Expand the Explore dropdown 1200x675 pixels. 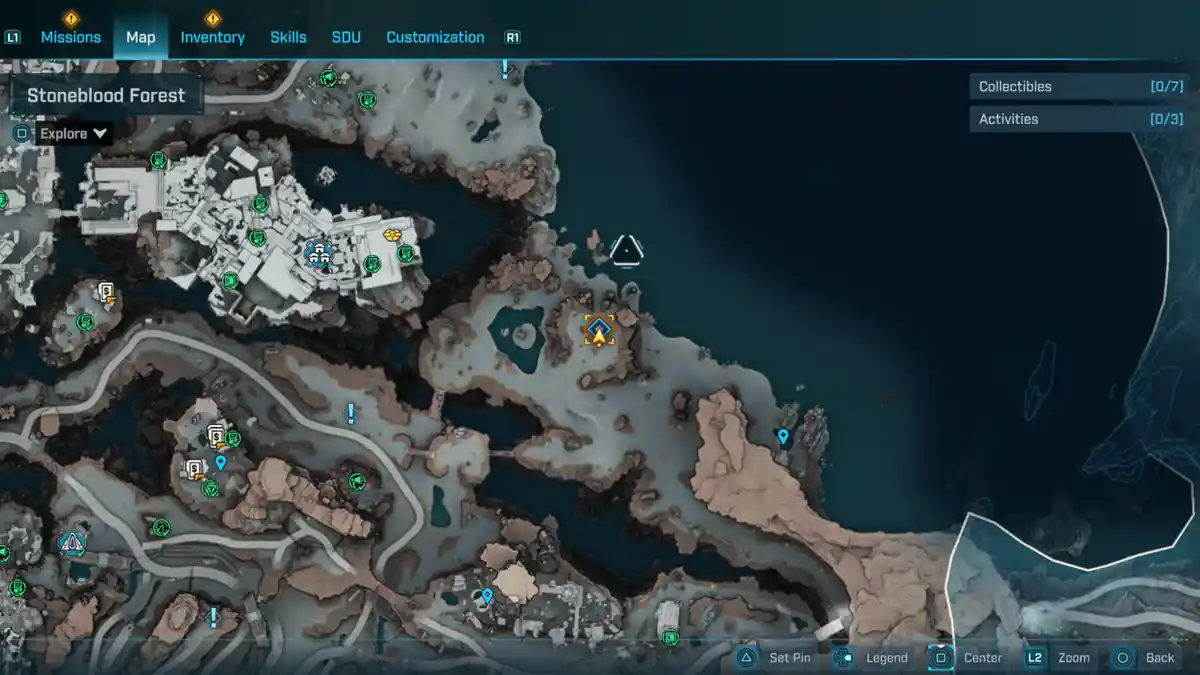73,133
